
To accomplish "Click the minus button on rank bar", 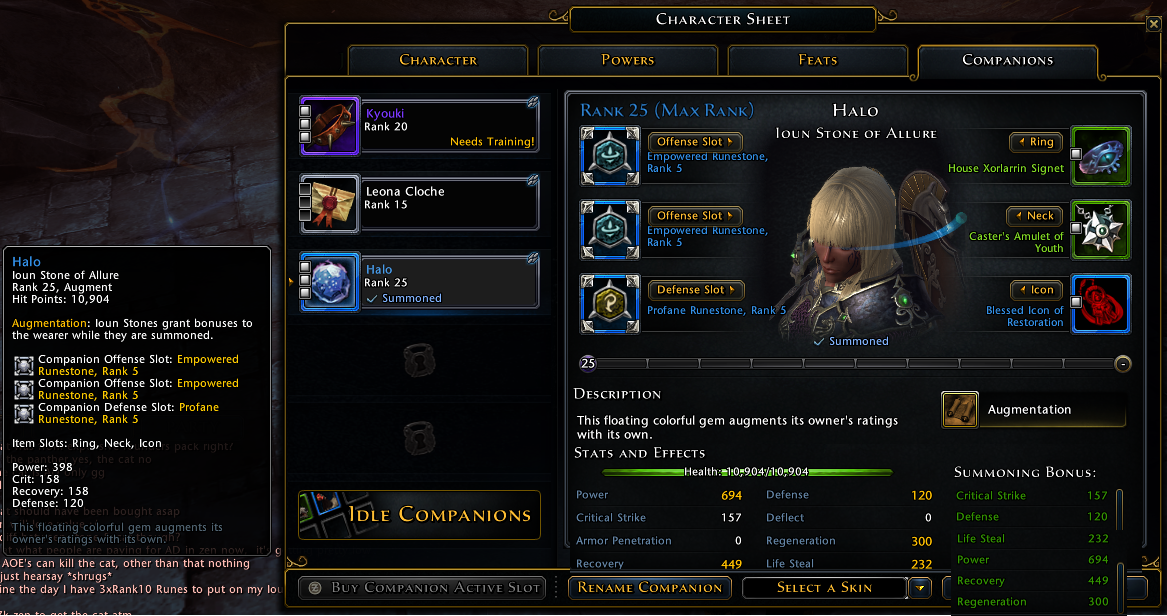I will click(x=1123, y=363).
